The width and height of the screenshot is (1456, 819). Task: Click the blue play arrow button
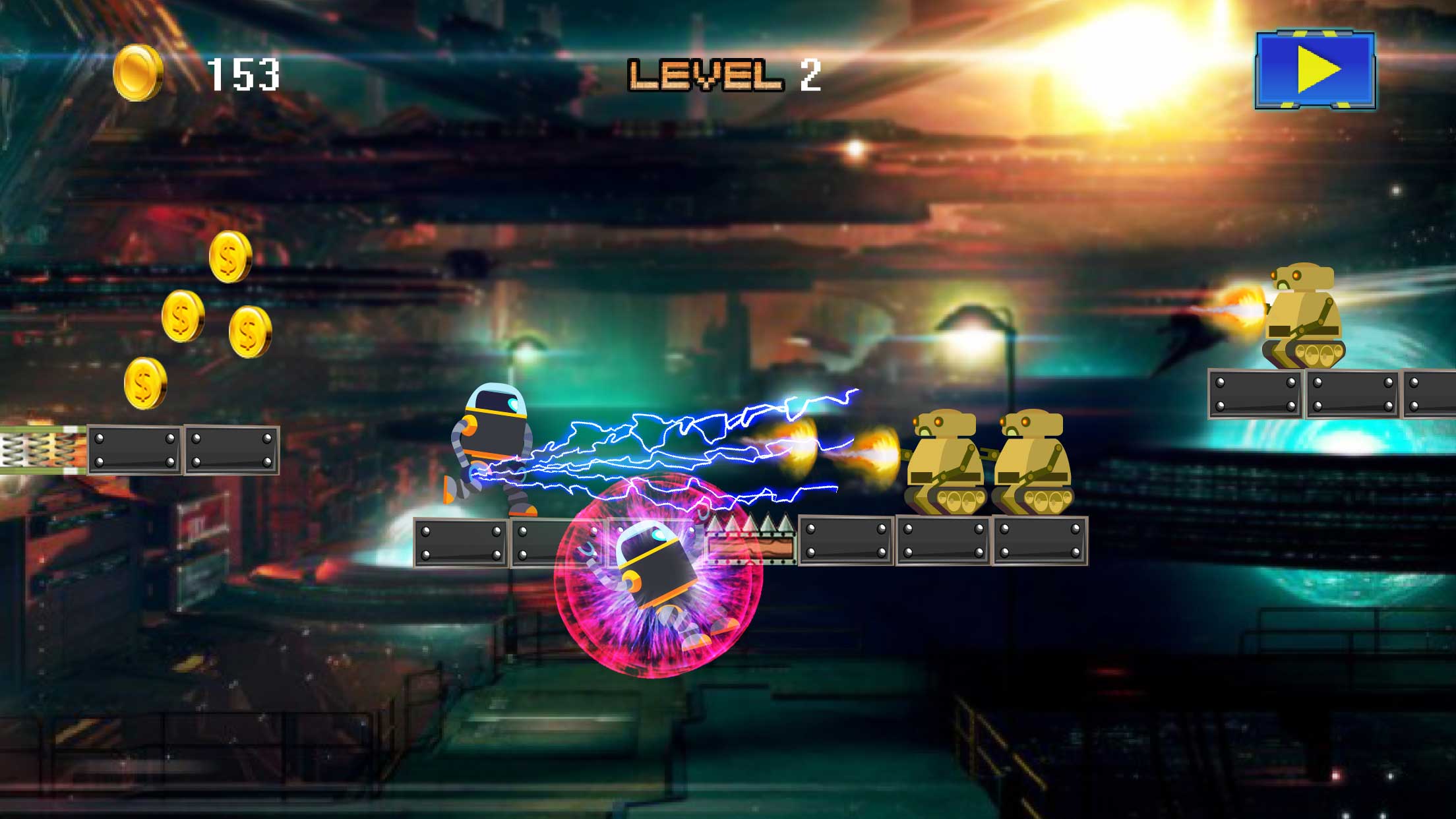point(1315,69)
